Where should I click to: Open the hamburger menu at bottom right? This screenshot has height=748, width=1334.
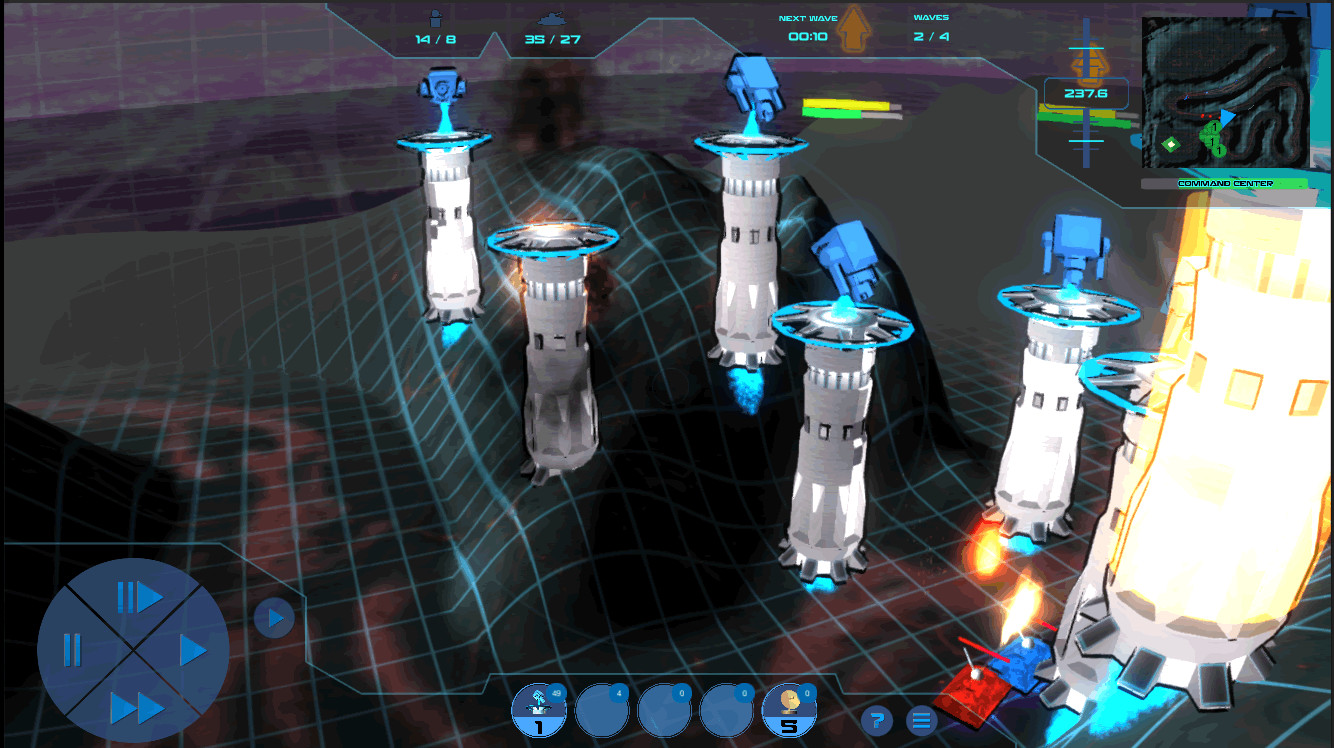click(920, 719)
